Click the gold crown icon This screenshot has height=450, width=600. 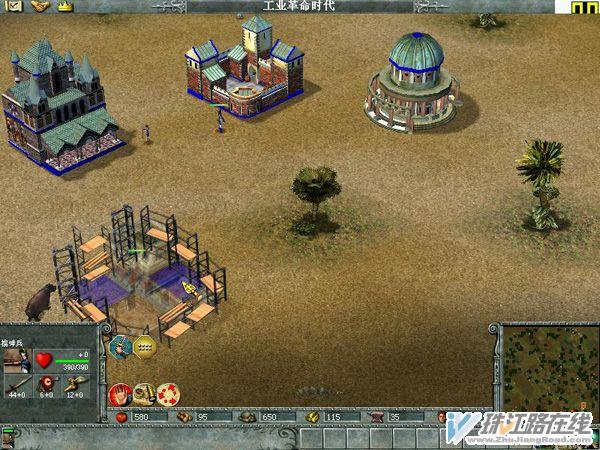point(67,6)
